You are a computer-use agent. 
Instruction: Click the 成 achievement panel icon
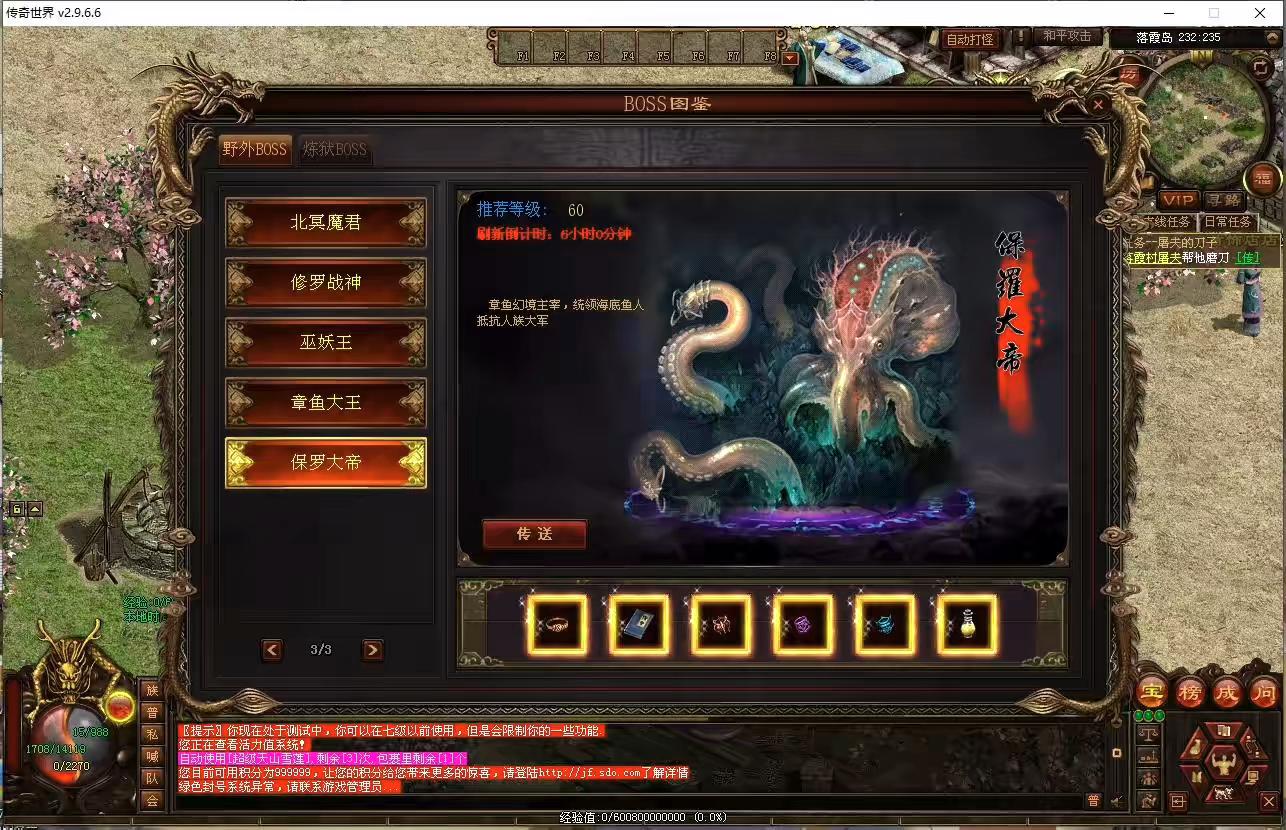point(1226,692)
